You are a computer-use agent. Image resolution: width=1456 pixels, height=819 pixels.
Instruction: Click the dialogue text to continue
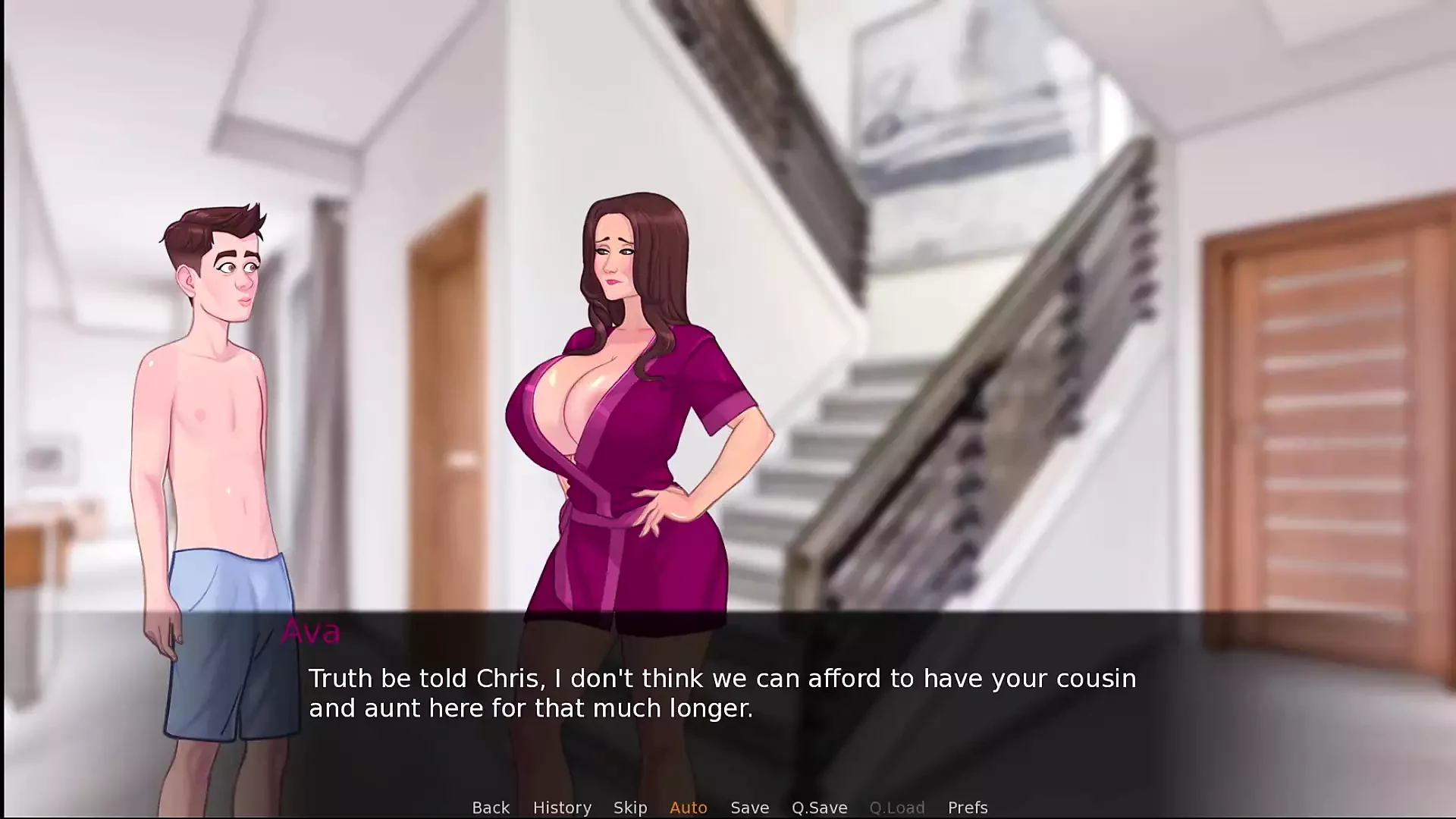point(722,693)
